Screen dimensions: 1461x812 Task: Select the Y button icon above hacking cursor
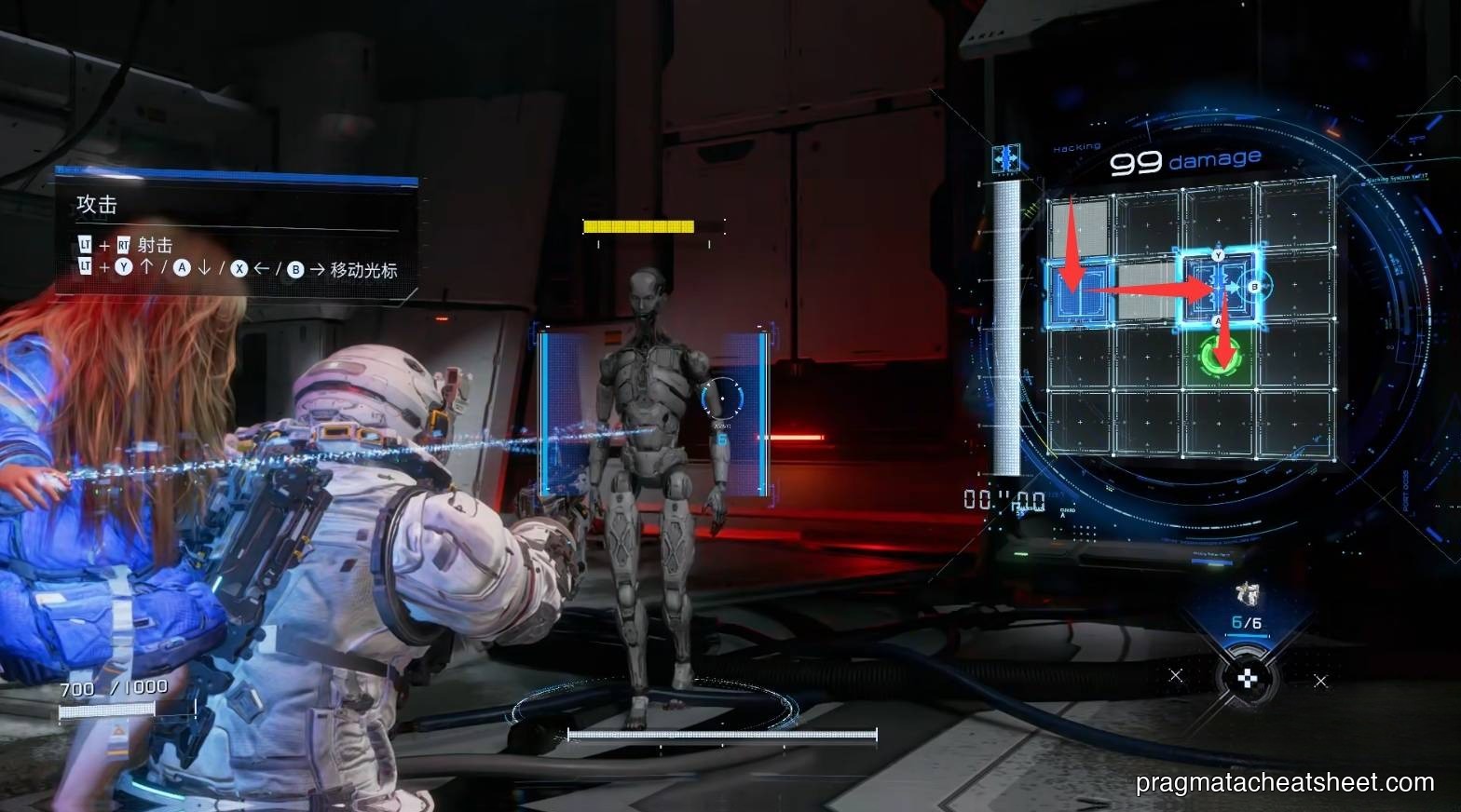pyautogui.click(x=1218, y=255)
